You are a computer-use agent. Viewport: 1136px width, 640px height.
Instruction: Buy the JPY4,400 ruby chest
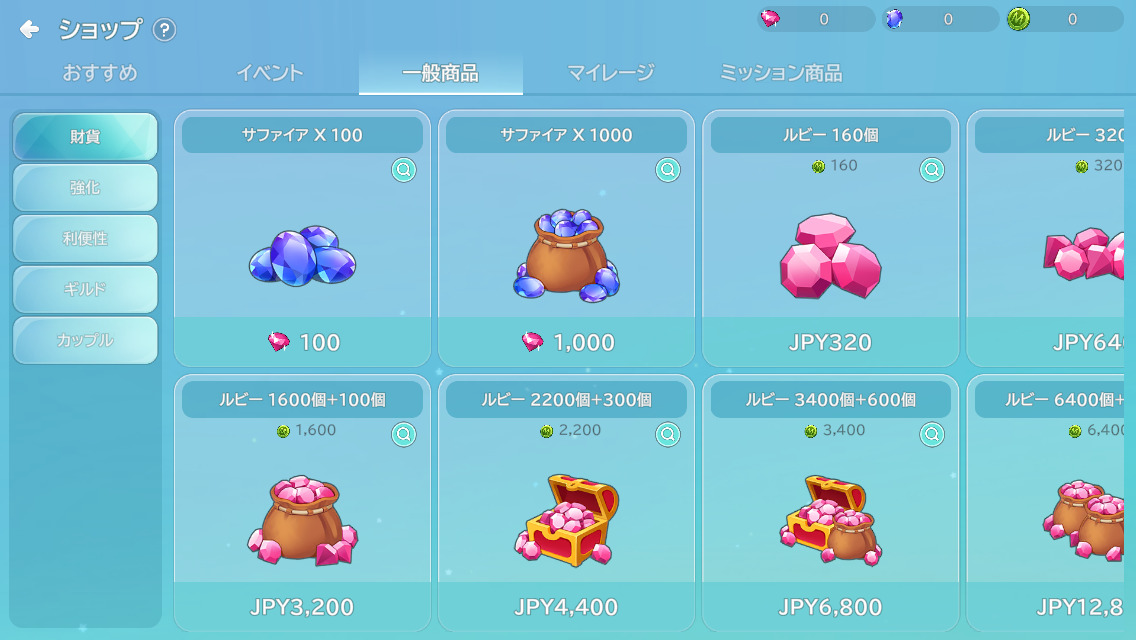(x=566, y=607)
